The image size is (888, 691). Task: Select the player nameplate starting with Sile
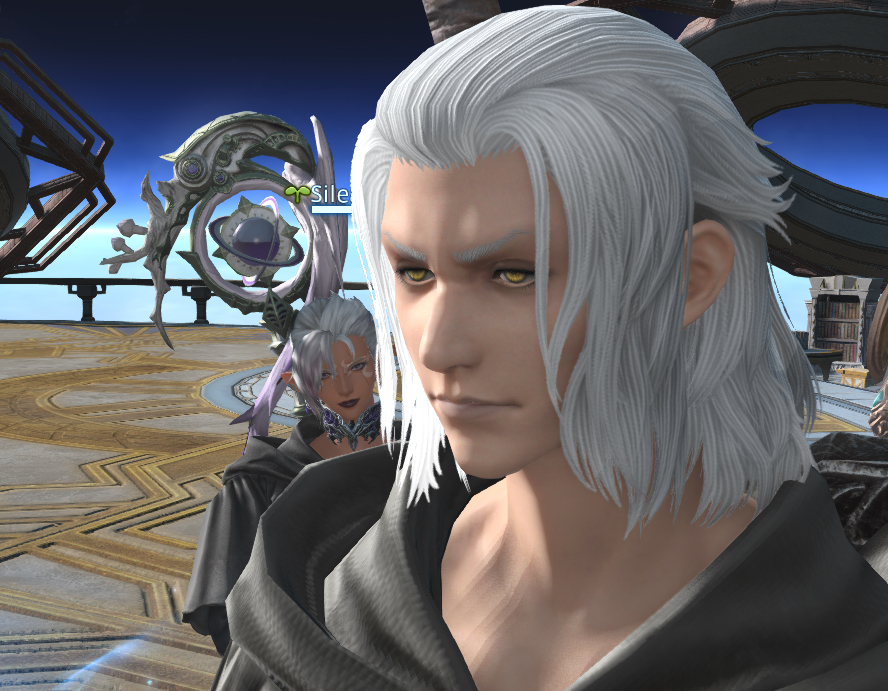(x=328, y=194)
